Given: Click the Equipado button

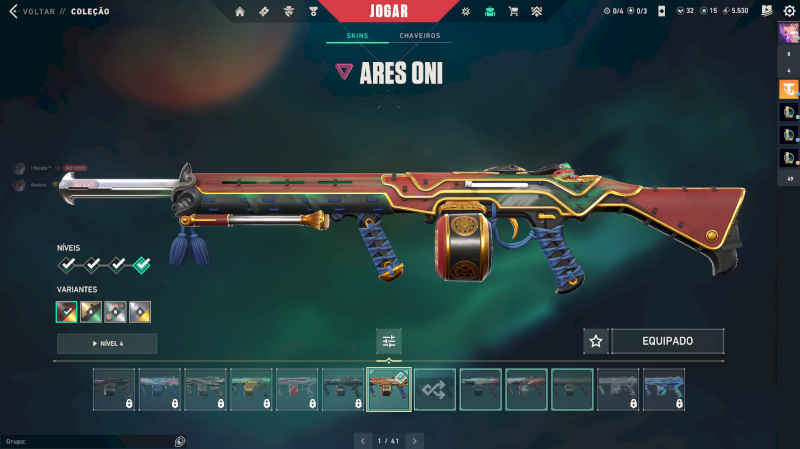Looking at the screenshot, I should [x=667, y=341].
